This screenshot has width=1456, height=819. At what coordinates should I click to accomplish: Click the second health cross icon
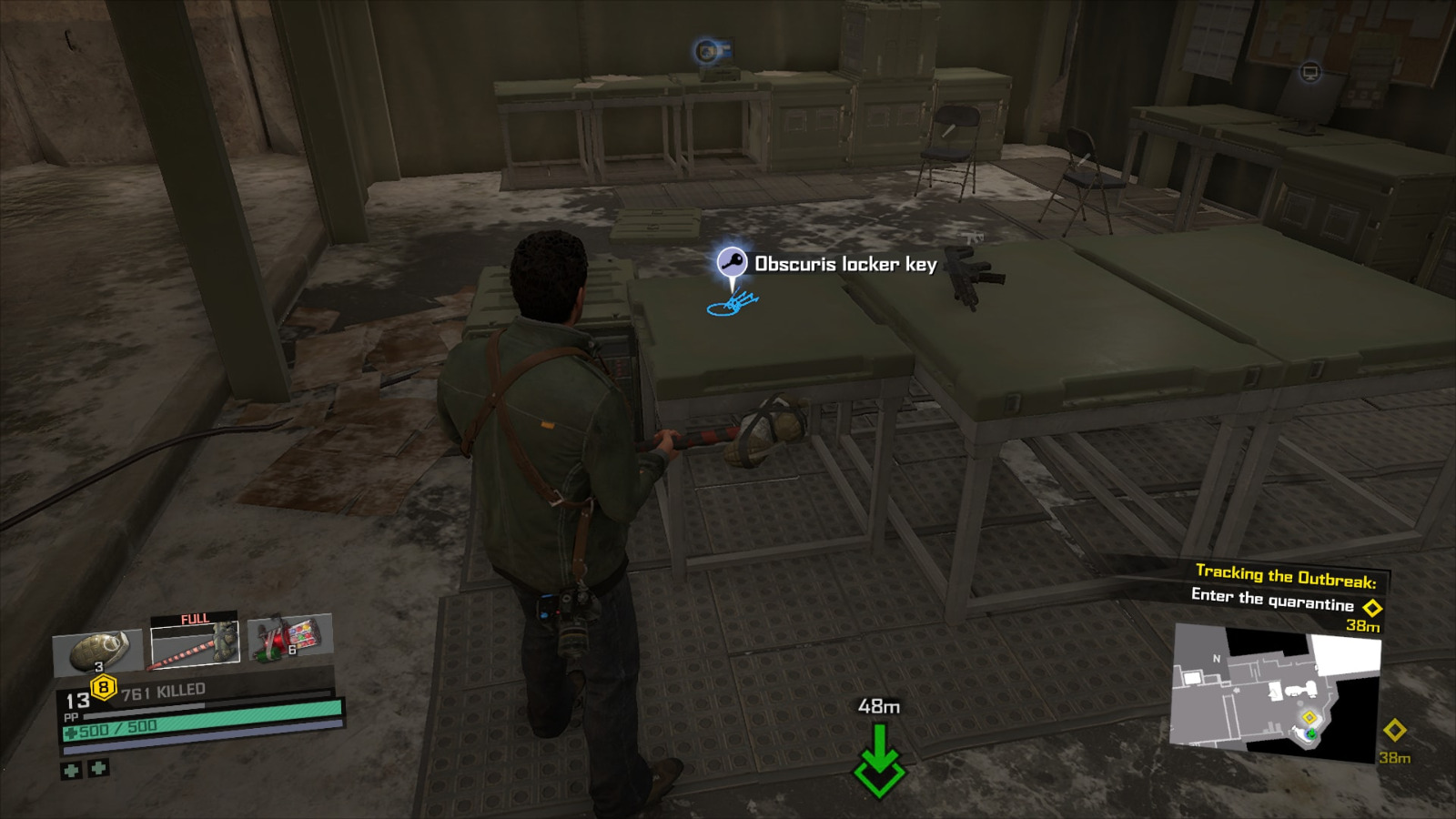tap(97, 770)
